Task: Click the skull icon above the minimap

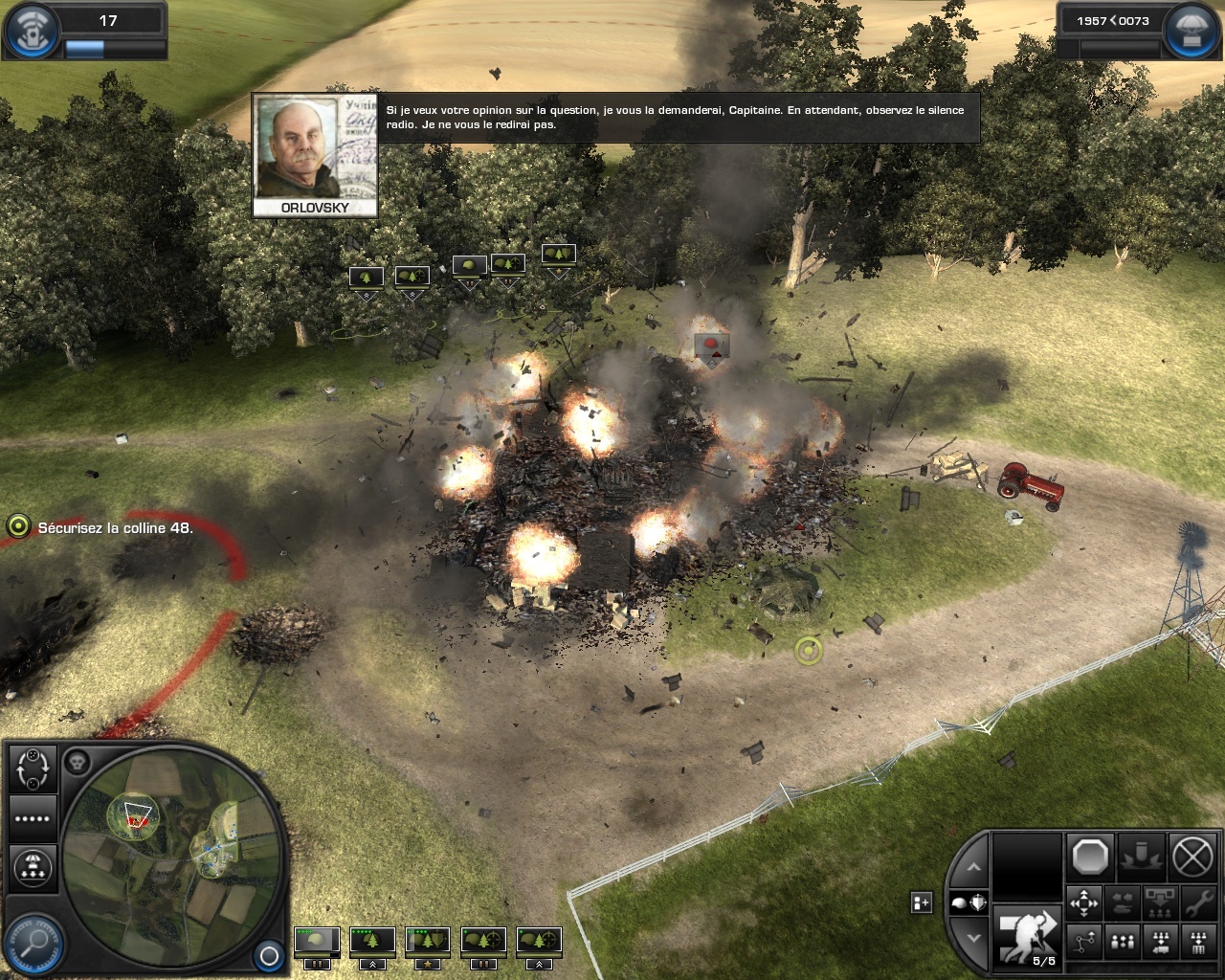Action: (x=77, y=763)
